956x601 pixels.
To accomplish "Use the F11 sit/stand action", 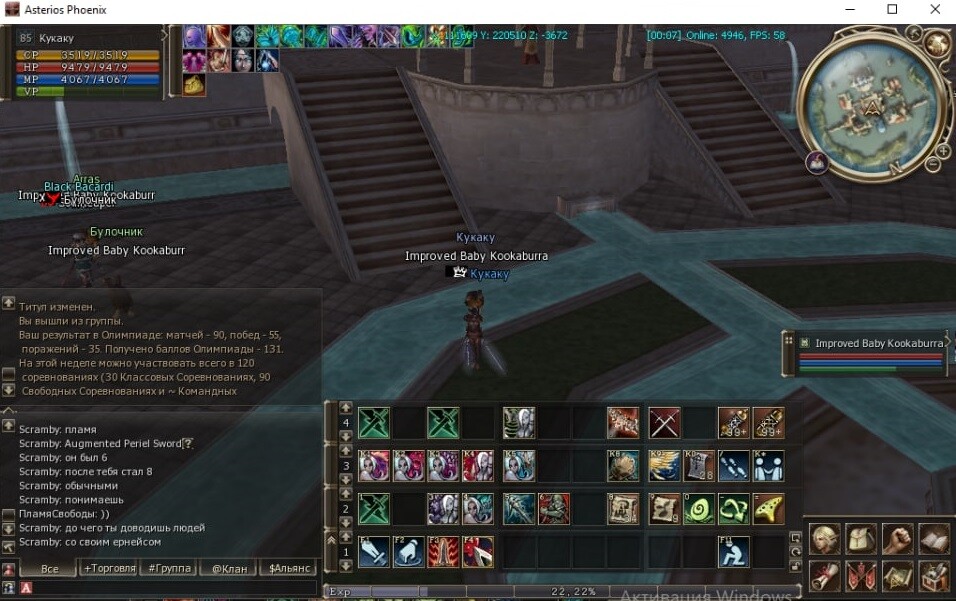I will click(x=733, y=551).
